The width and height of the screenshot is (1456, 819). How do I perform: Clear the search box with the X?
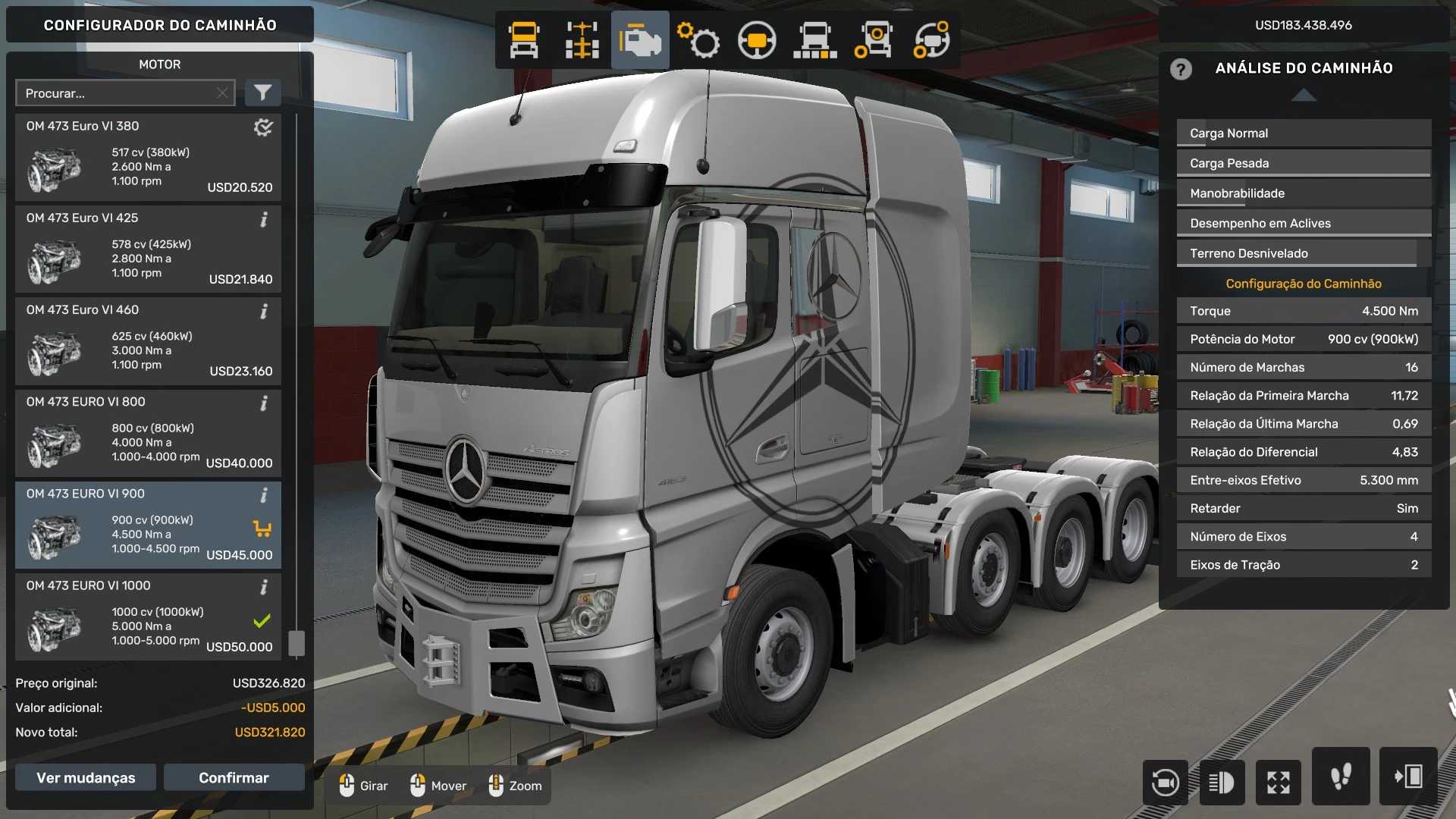[222, 93]
